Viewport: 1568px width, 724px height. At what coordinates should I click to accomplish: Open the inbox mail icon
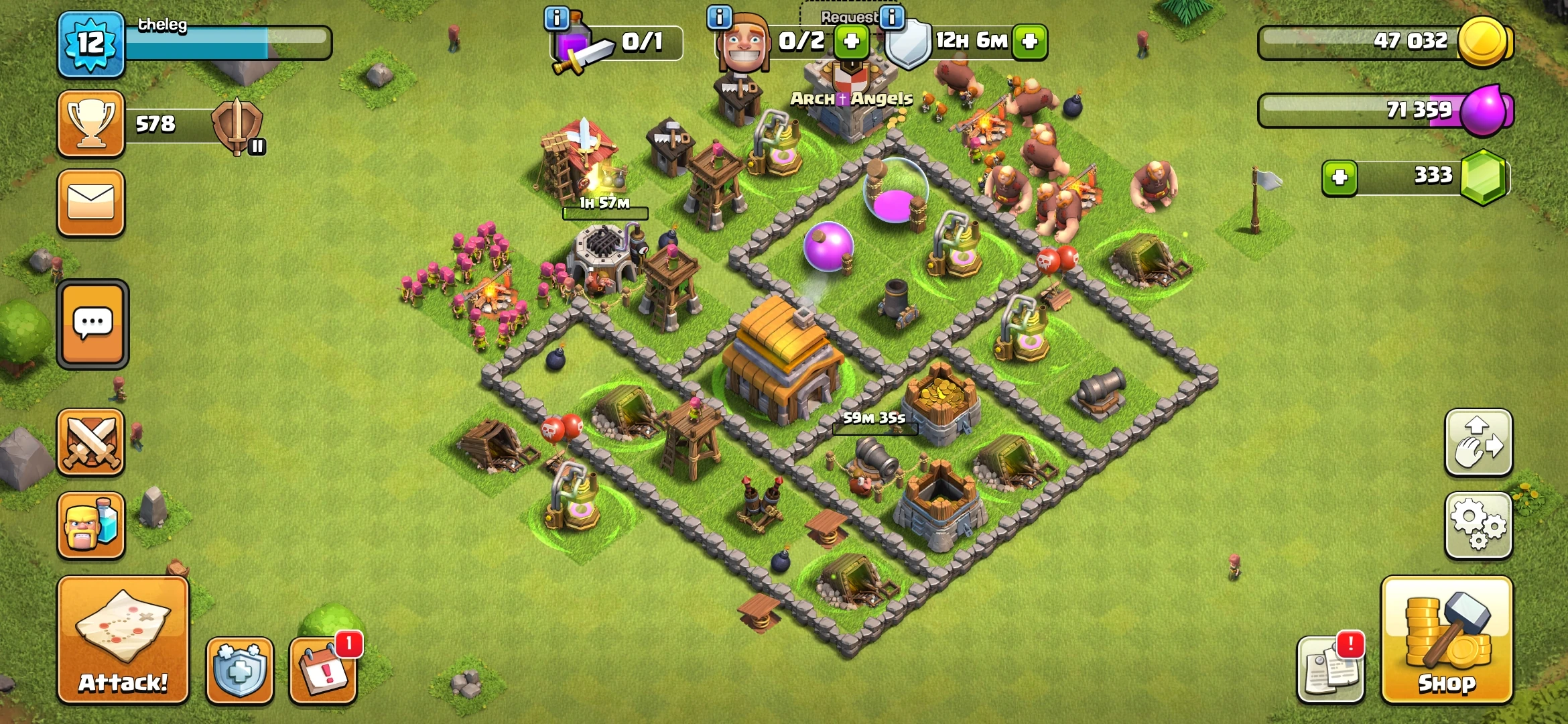pos(92,203)
